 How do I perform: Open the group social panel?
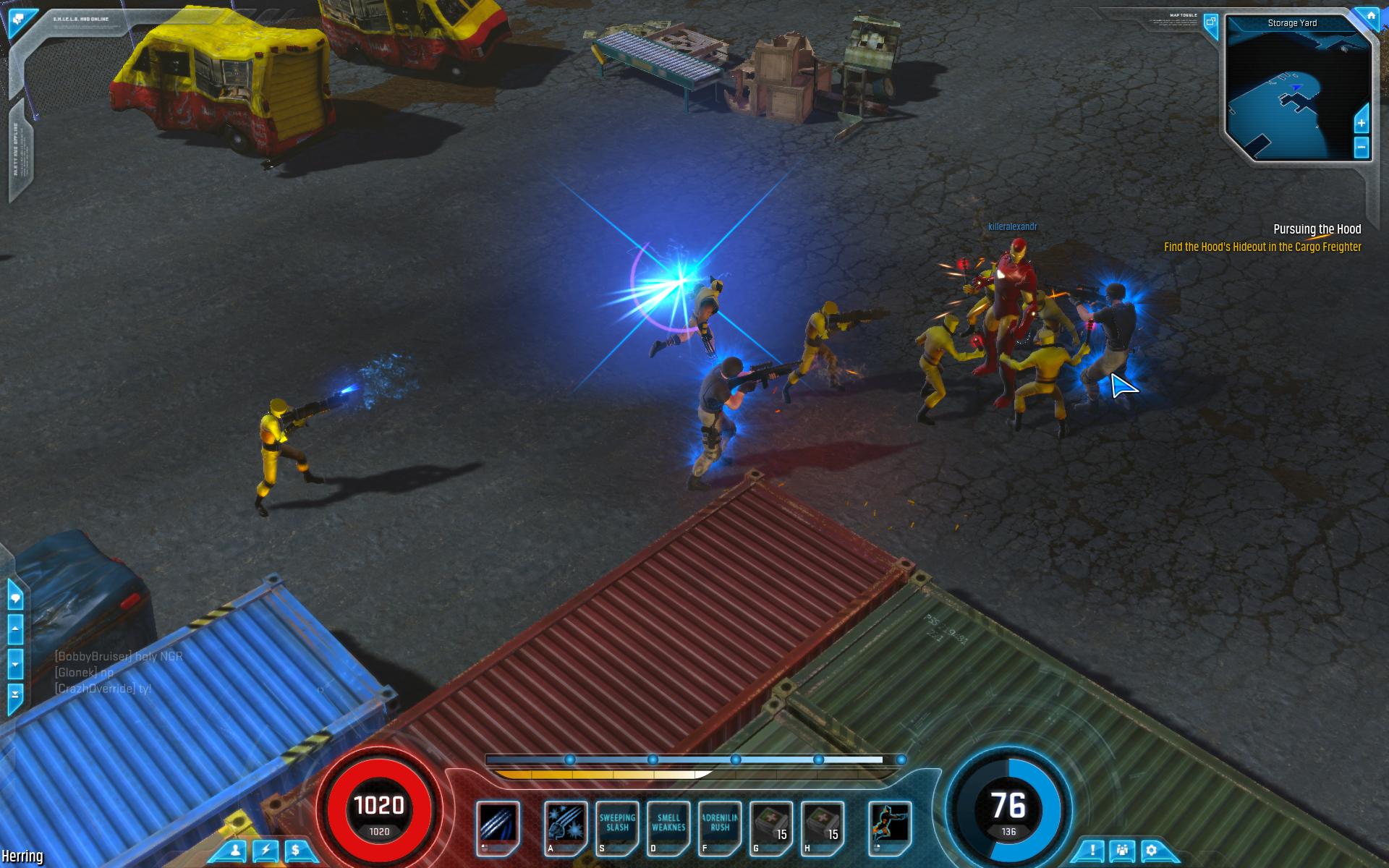tap(1122, 851)
